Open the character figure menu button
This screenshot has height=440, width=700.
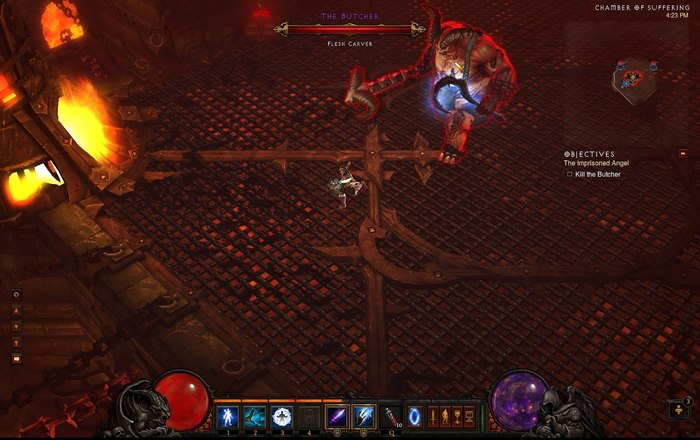[x=446, y=415]
